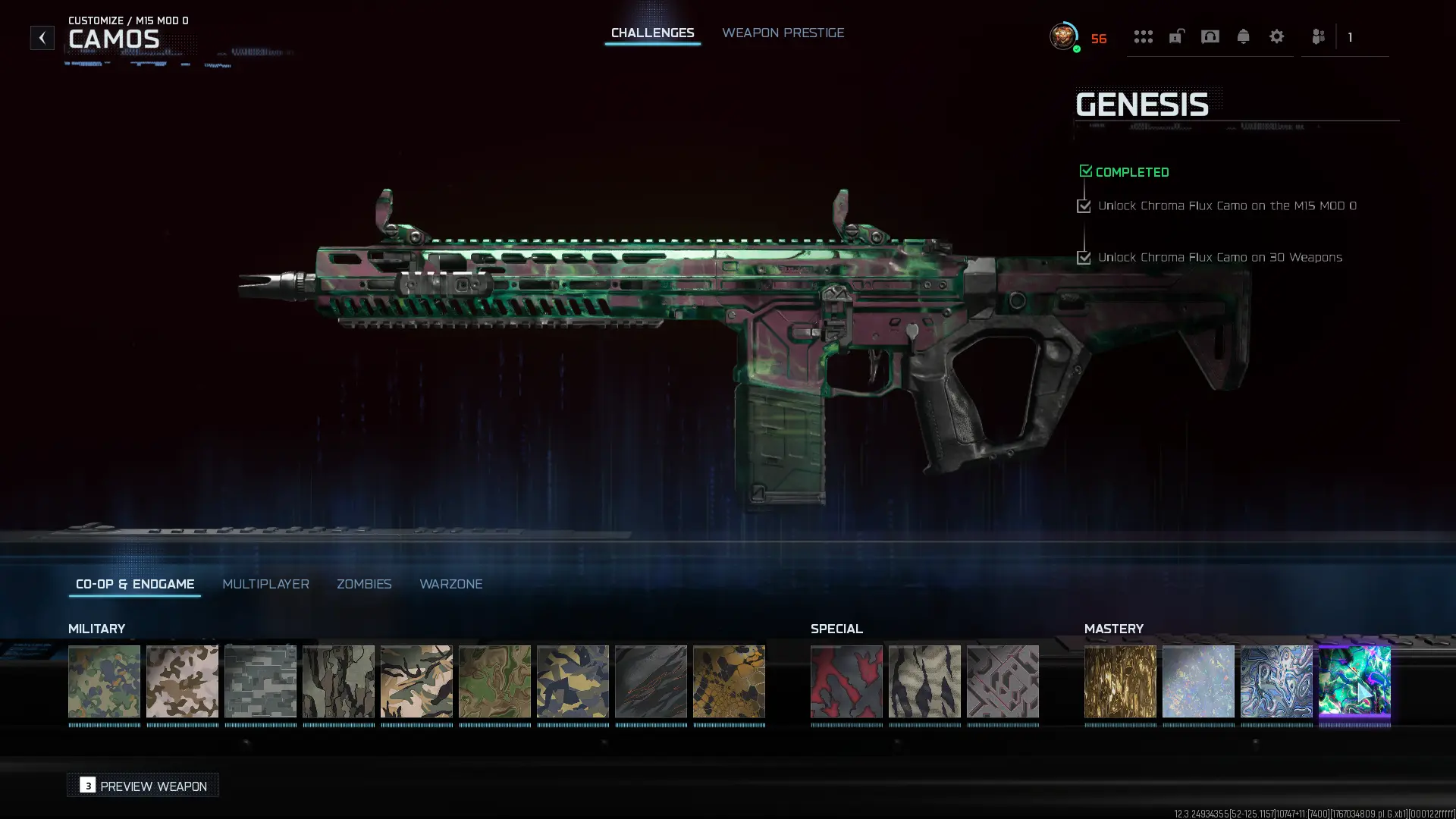This screenshot has width=1456, height=819.
Task: Go back using the arrow button
Action: point(42,37)
